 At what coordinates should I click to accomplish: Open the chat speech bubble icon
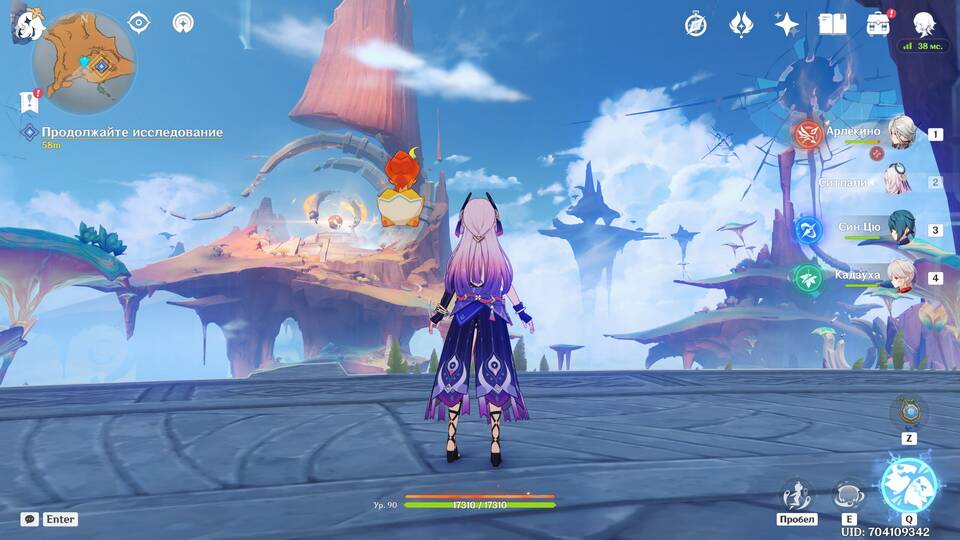(x=30, y=519)
